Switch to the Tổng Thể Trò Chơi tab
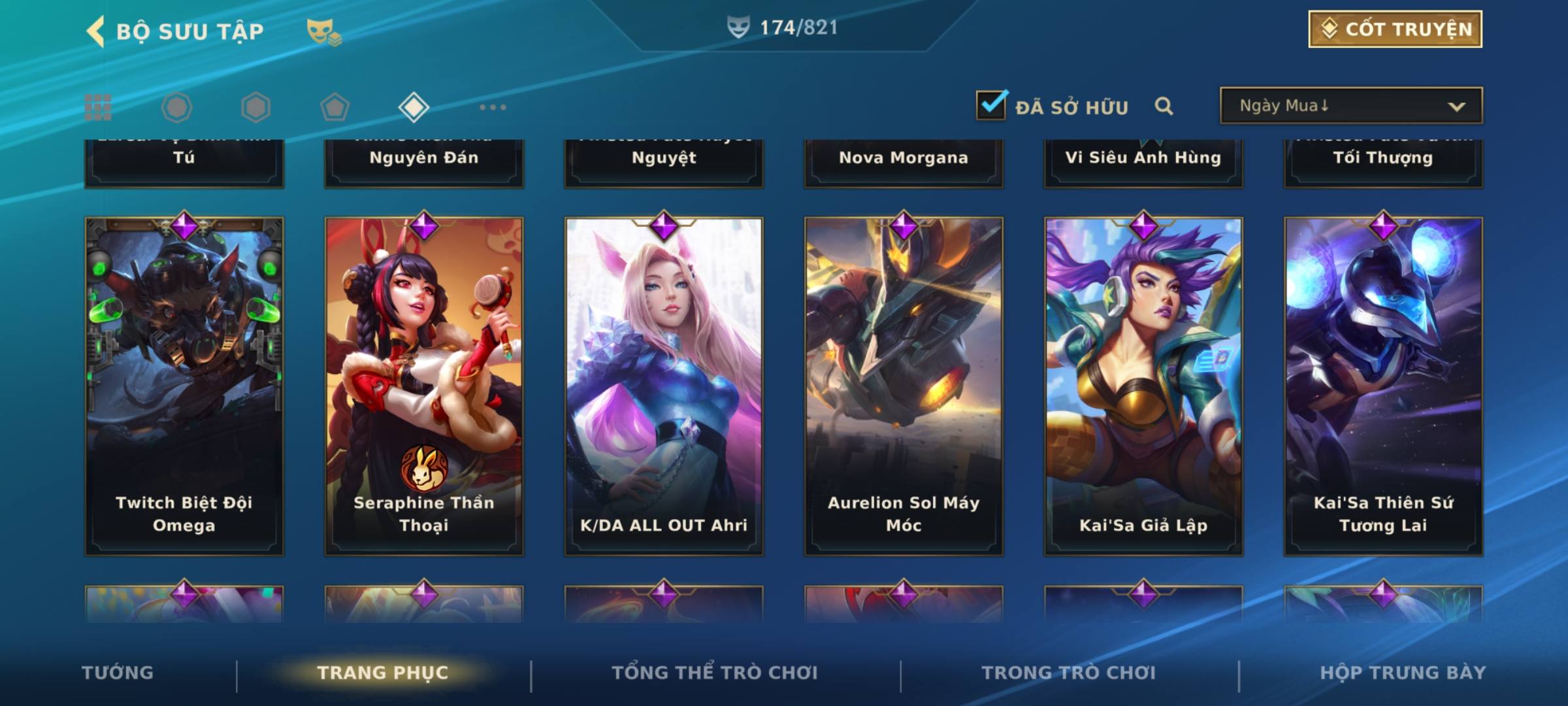The image size is (1568, 706). (715, 673)
